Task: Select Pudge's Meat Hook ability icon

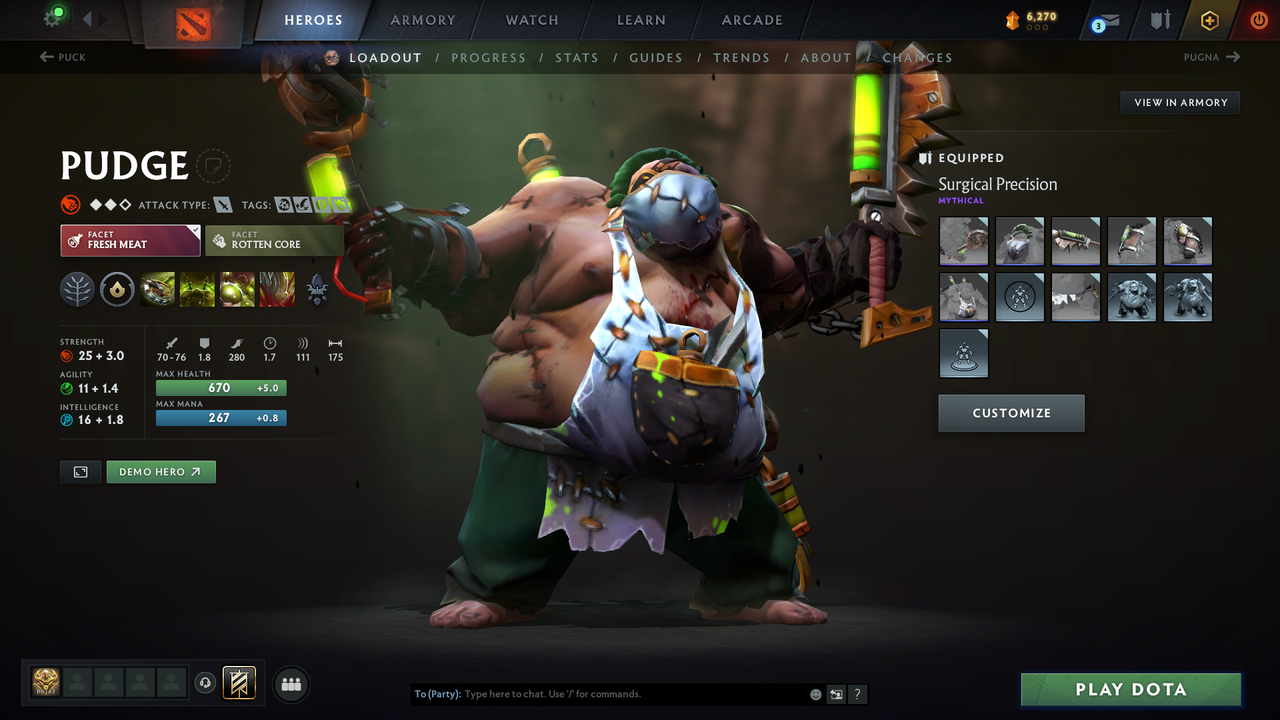Action: 158,289
